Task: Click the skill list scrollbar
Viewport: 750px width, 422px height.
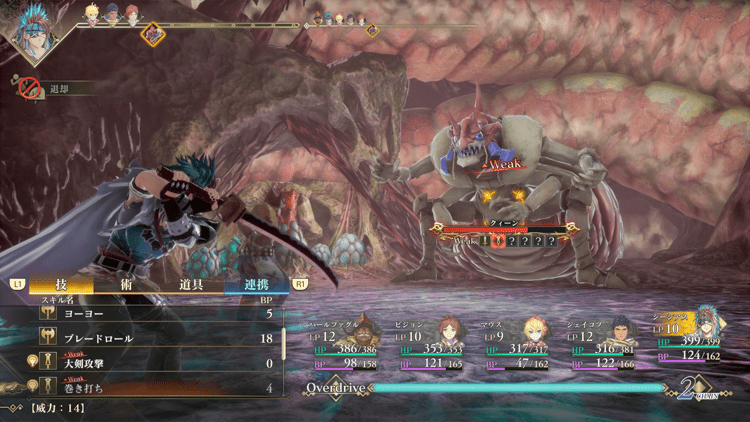Action: tap(285, 343)
